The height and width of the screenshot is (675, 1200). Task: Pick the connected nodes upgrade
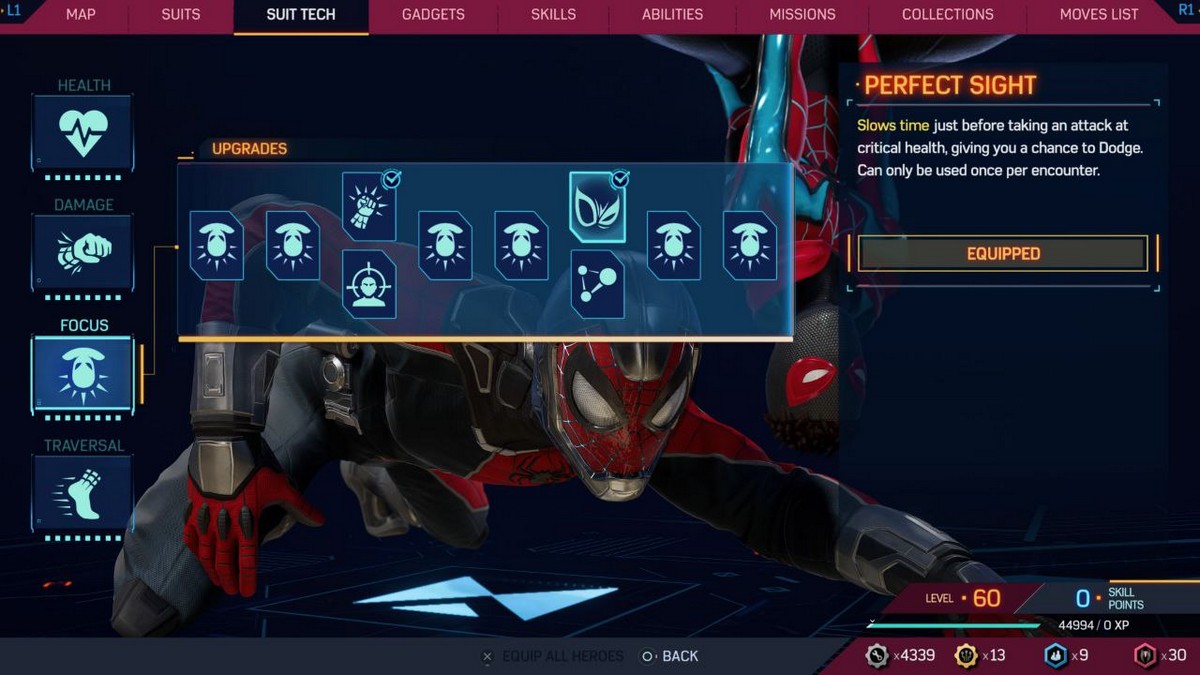point(597,285)
